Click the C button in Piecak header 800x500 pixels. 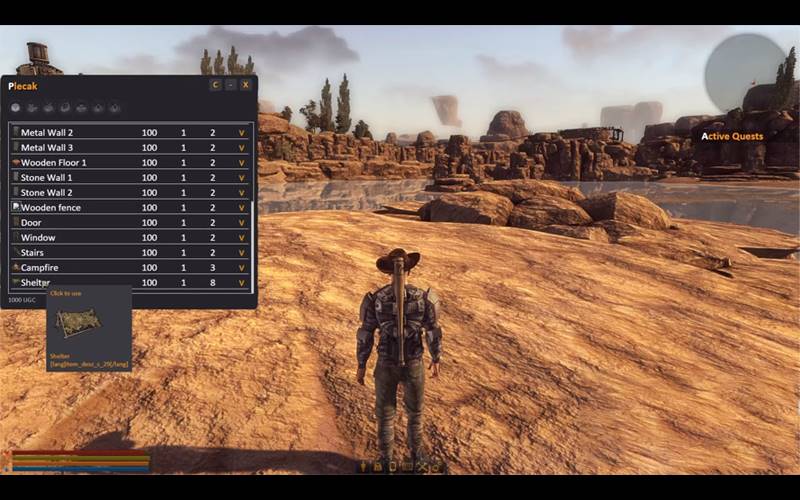[x=215, y=85]
